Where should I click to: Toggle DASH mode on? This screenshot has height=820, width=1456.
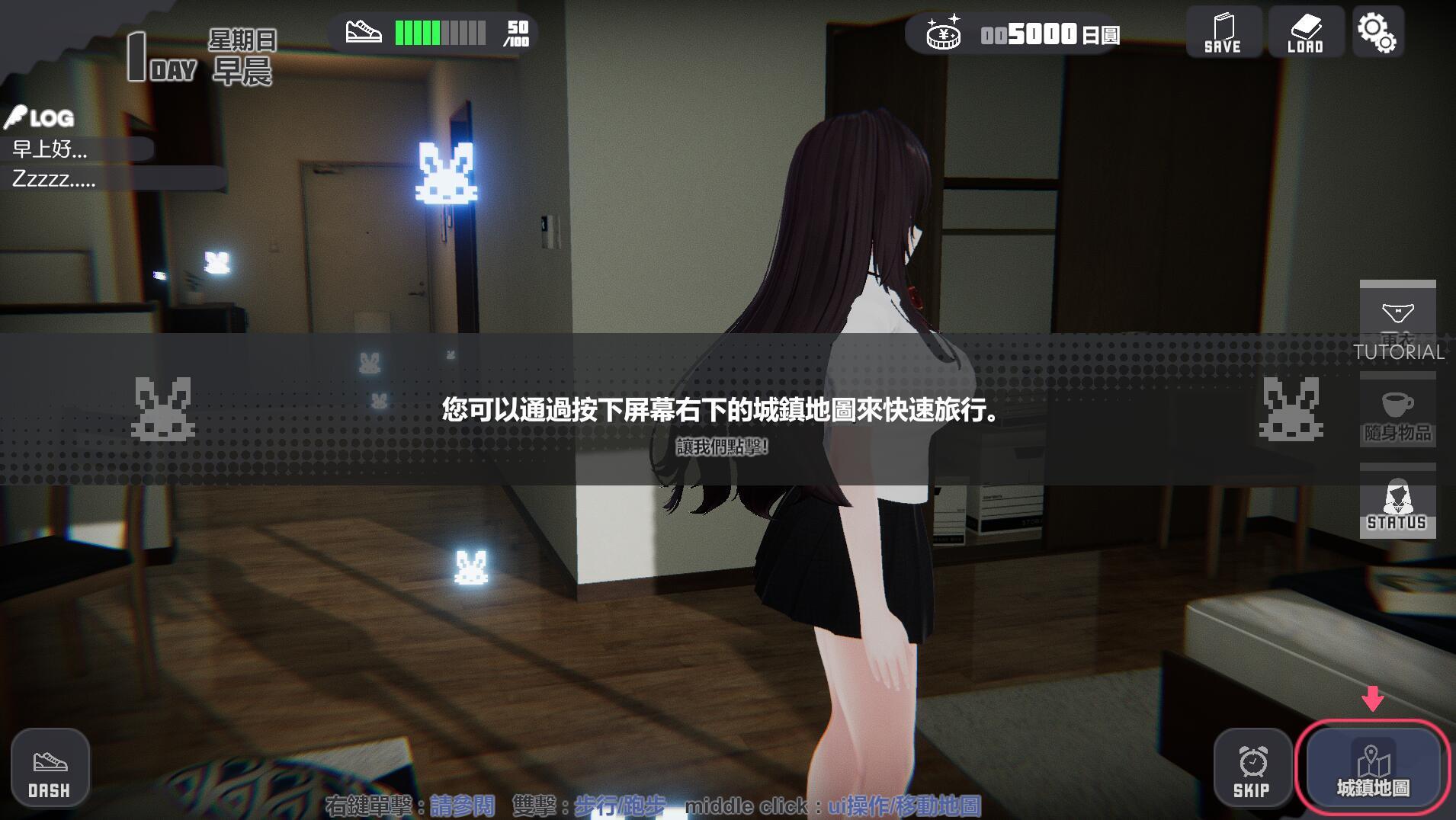[x=50, y=767]
